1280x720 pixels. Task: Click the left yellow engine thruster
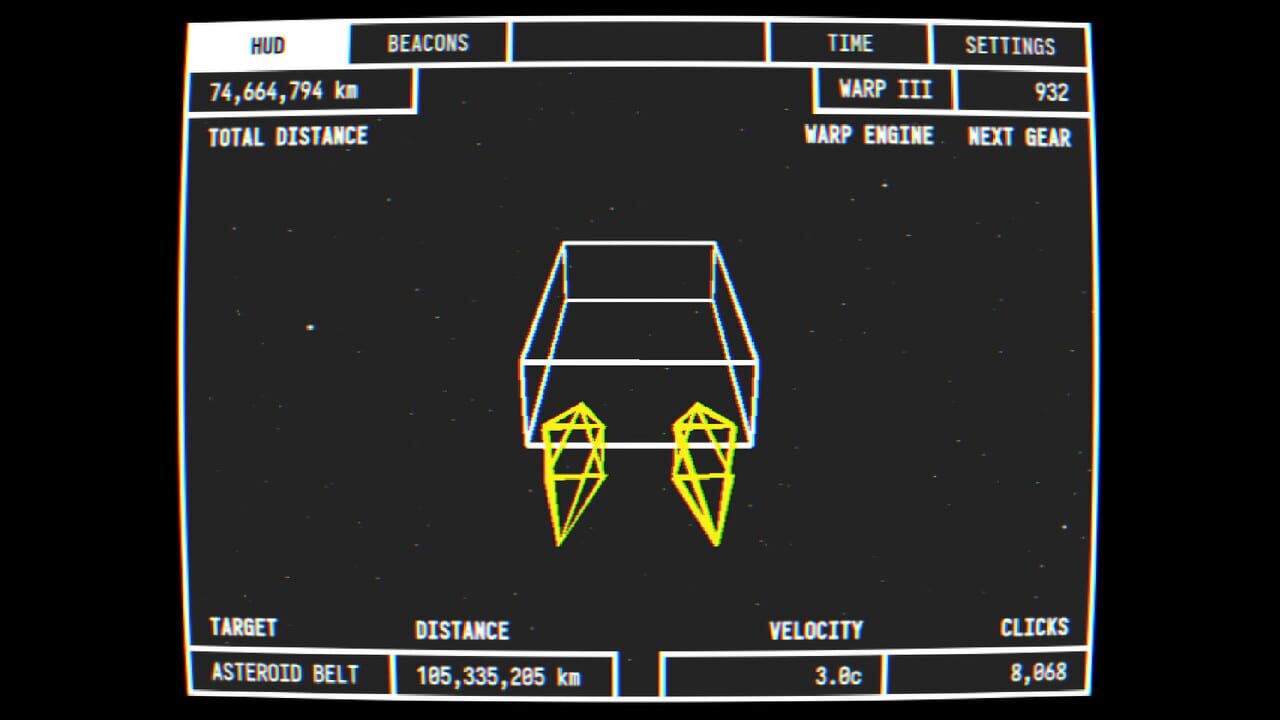coord(577,470)
